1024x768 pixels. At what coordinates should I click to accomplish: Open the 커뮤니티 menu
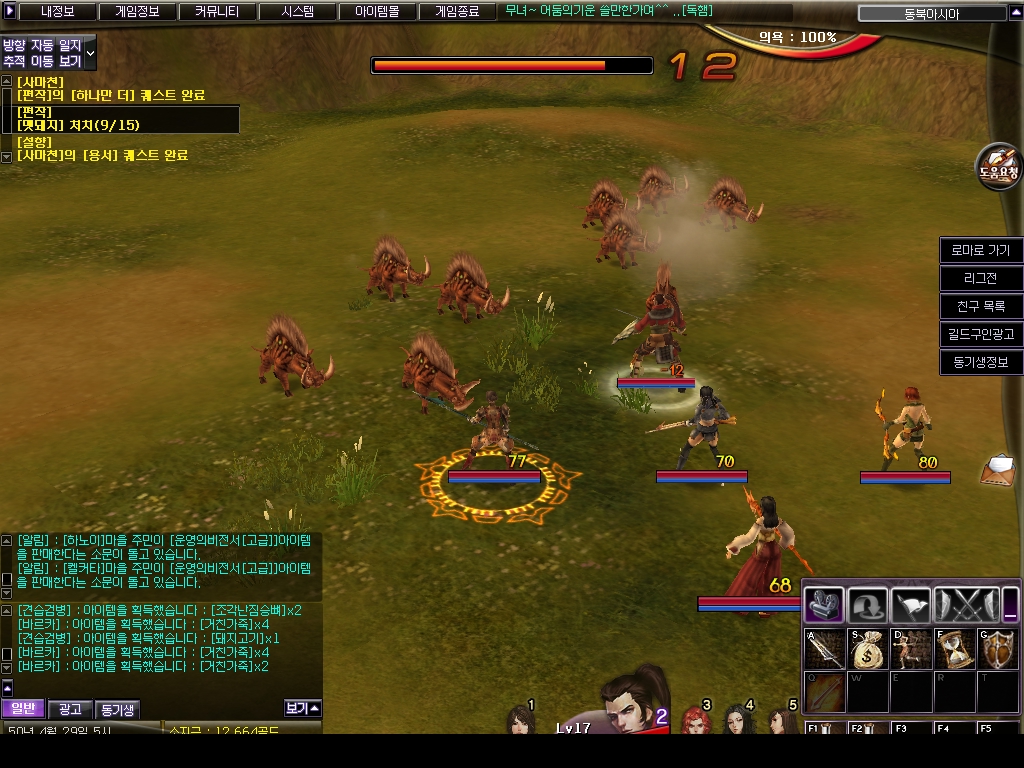click(216, 12)
